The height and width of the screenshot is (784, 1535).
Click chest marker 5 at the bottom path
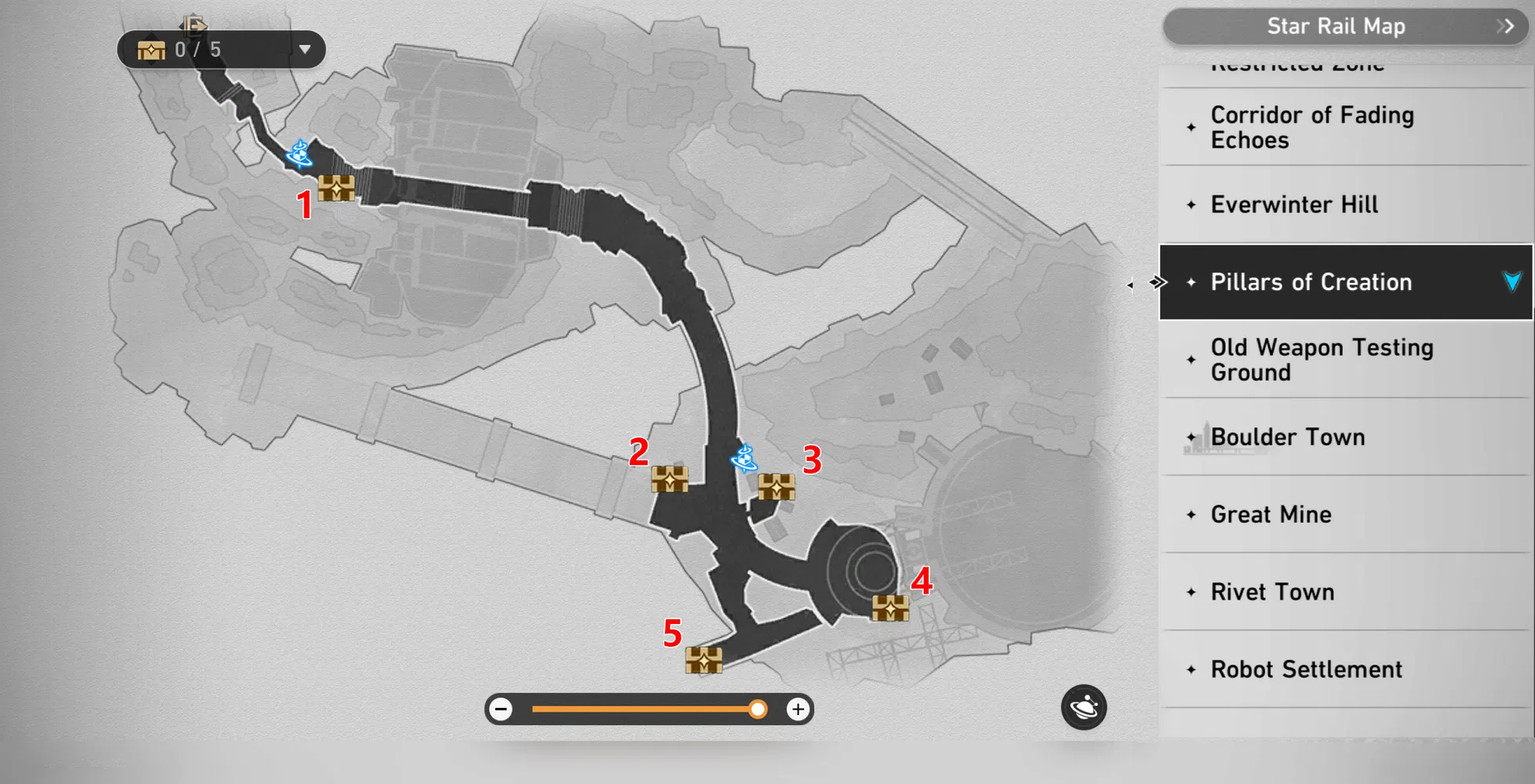704,661
